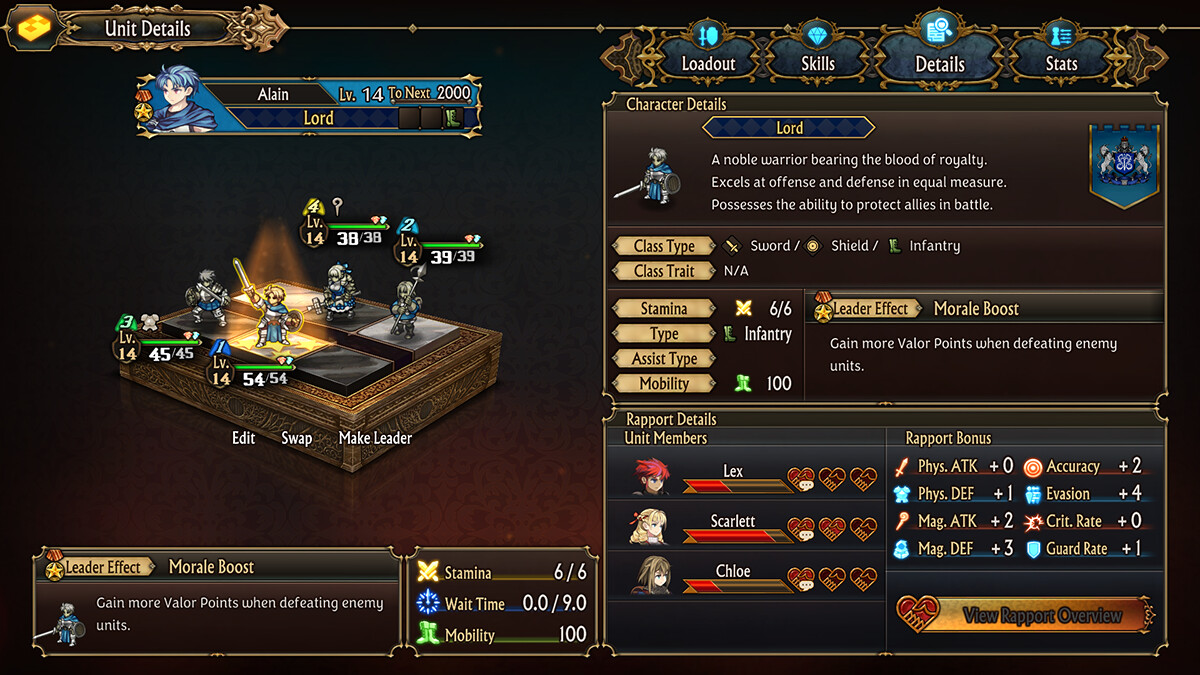The image size is (1200, 675).
Task: Activate Make Leader option
Action: (x=375, y=438)
